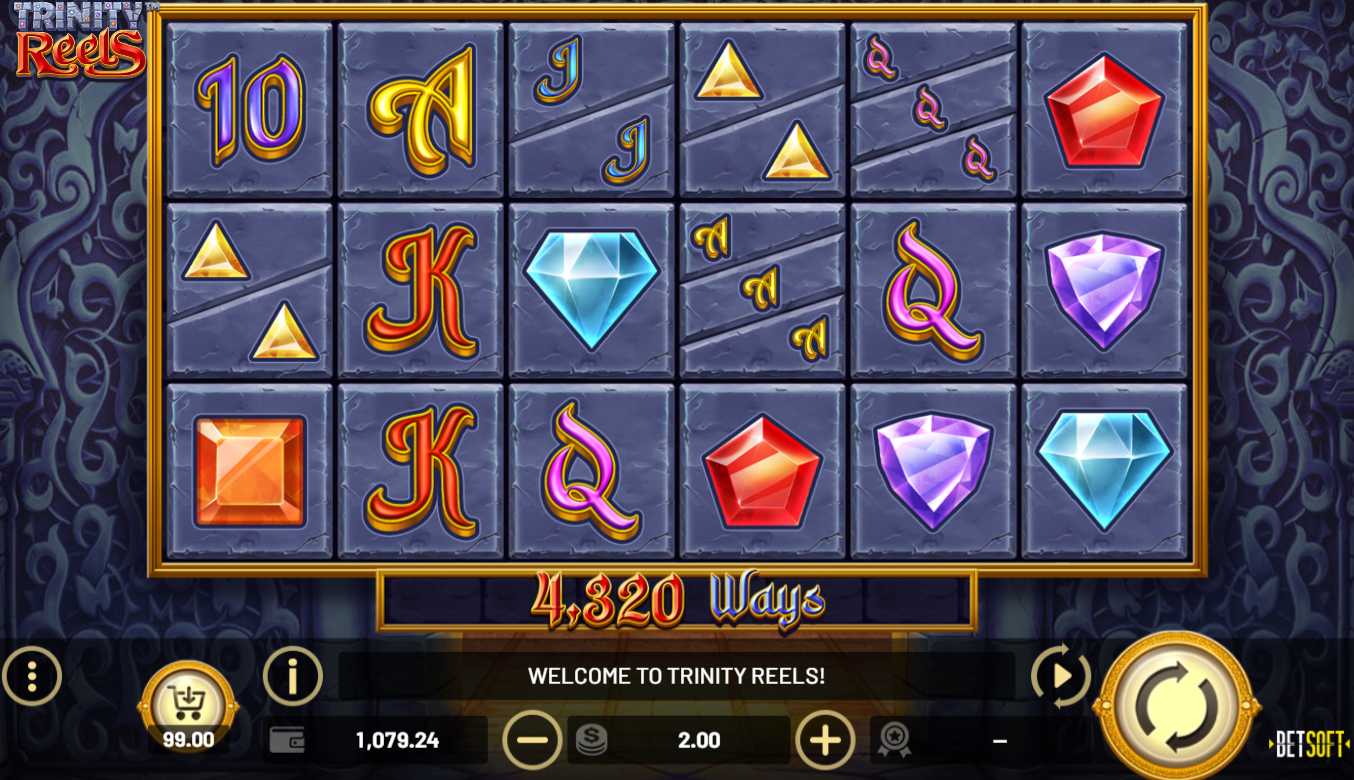Viewport: 1354px width, 780px height.
Task: Increase the bet with the plus button
Action: (825, 740)
